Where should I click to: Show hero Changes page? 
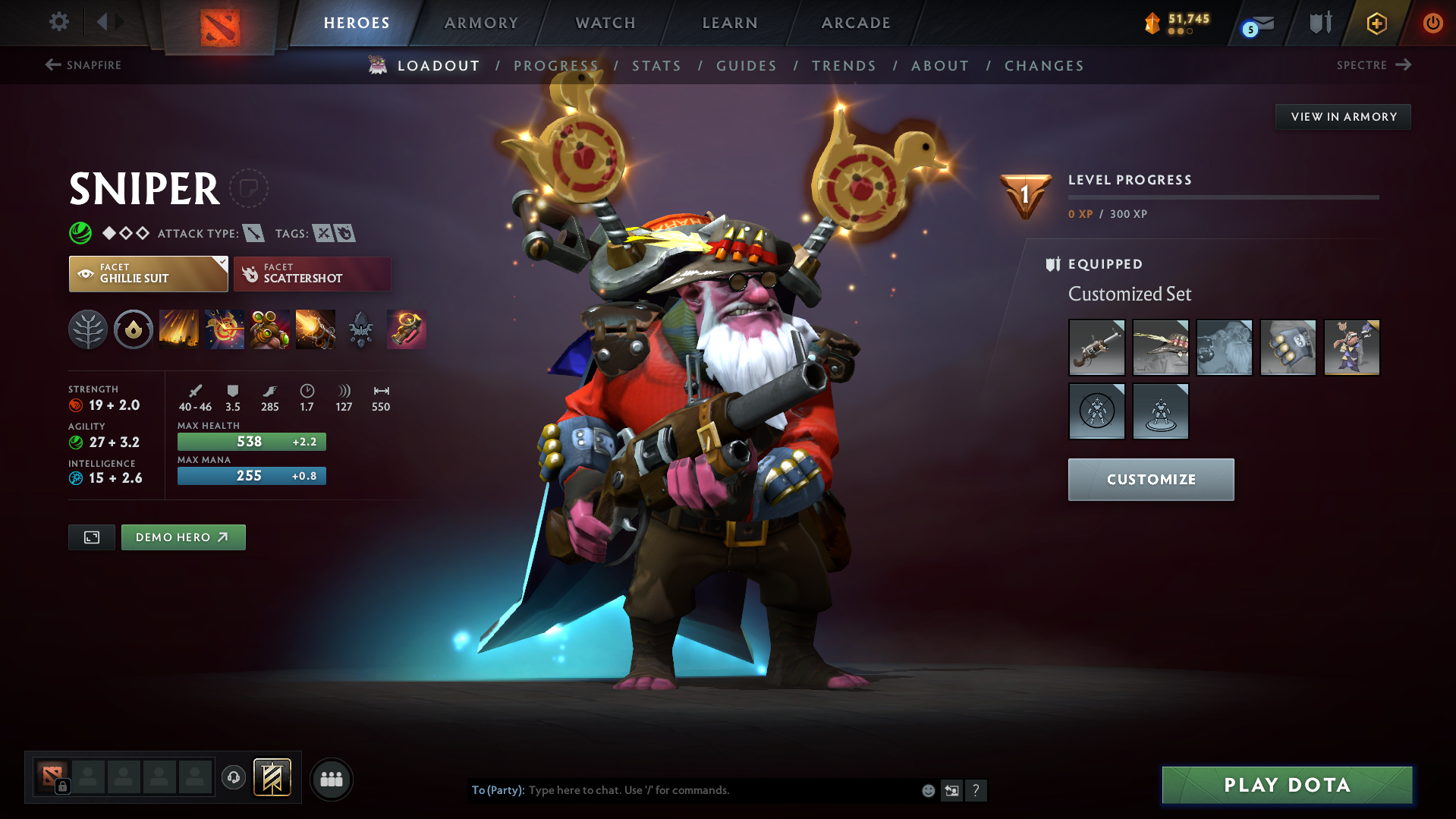click(1044, 66)
